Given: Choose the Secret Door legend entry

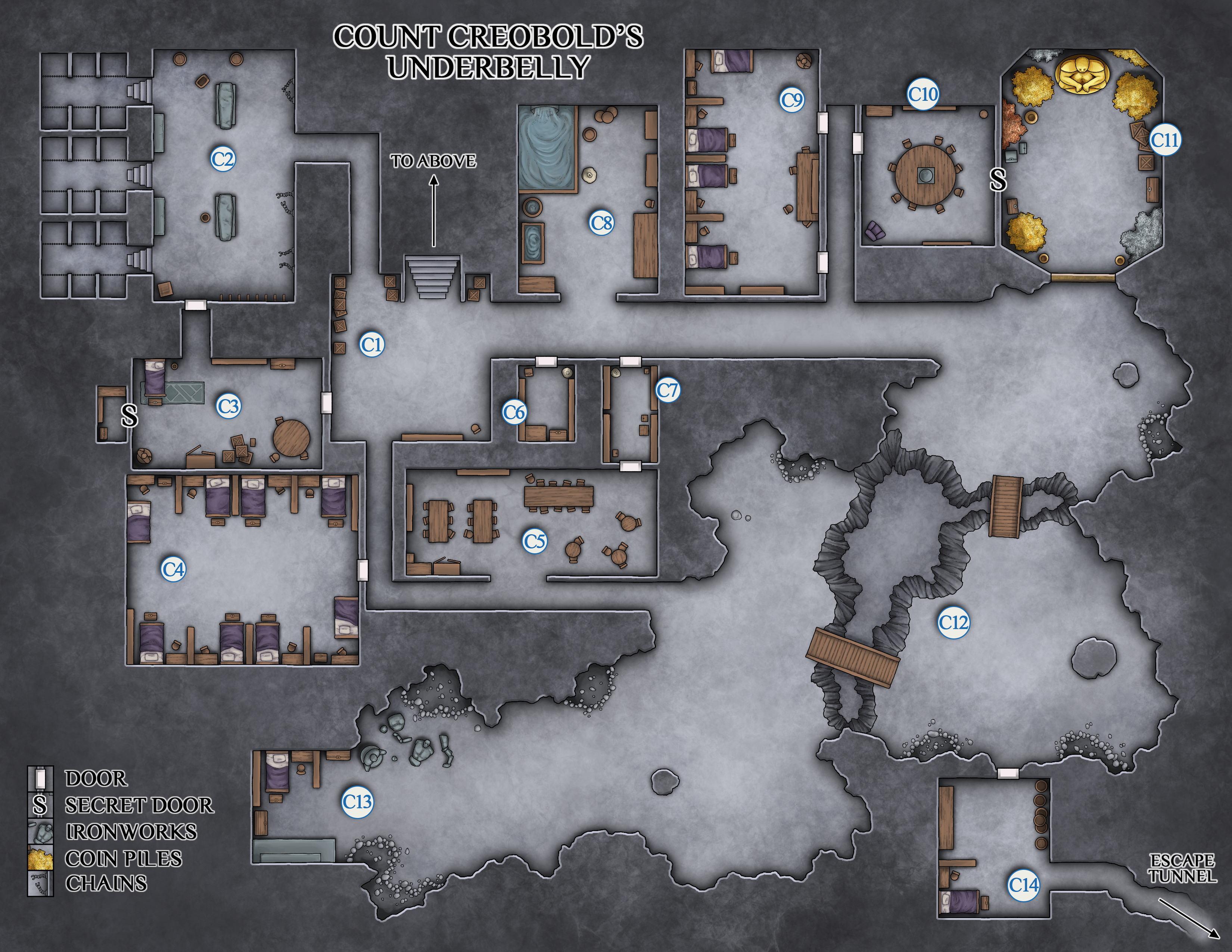Looking at the screenshot, I should (139, 805).
